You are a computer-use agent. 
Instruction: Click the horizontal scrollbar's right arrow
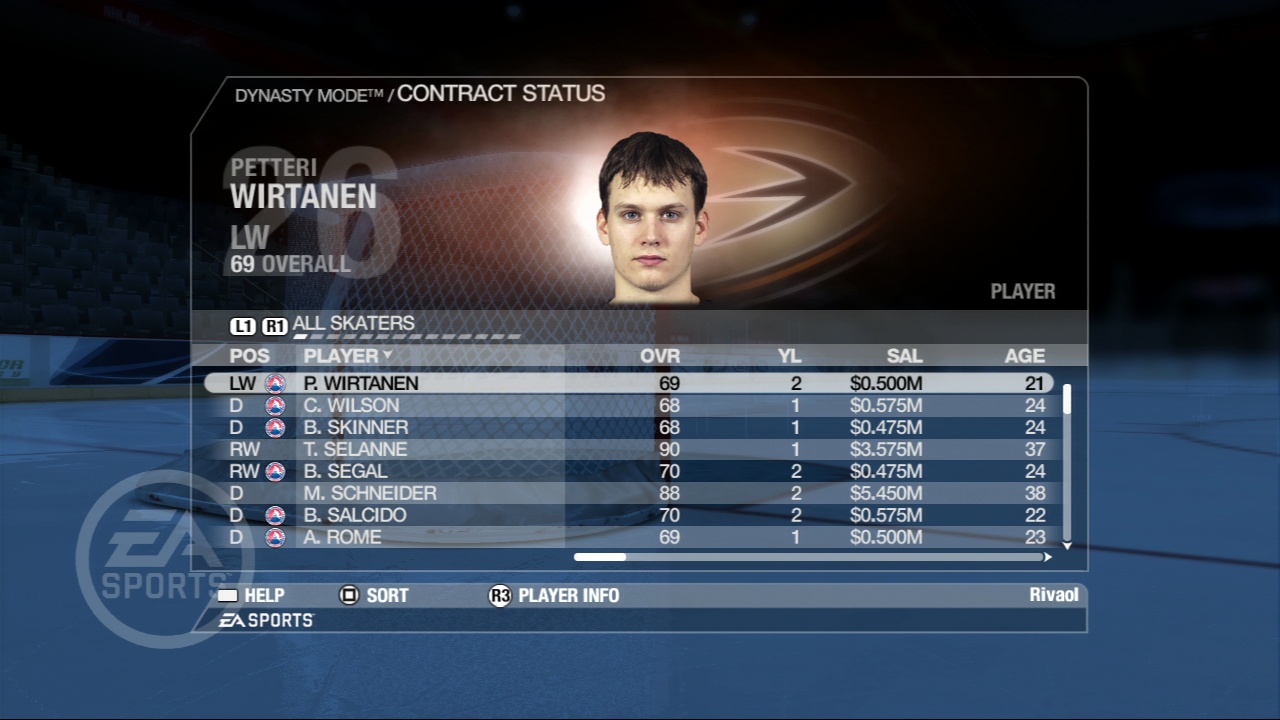[1048, 557]
